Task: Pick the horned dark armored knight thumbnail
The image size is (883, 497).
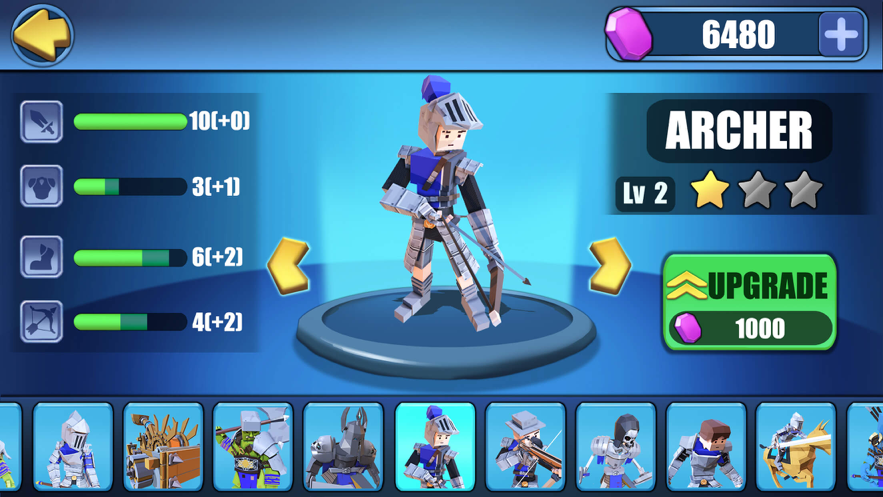Action: click(x=343, y=447)
